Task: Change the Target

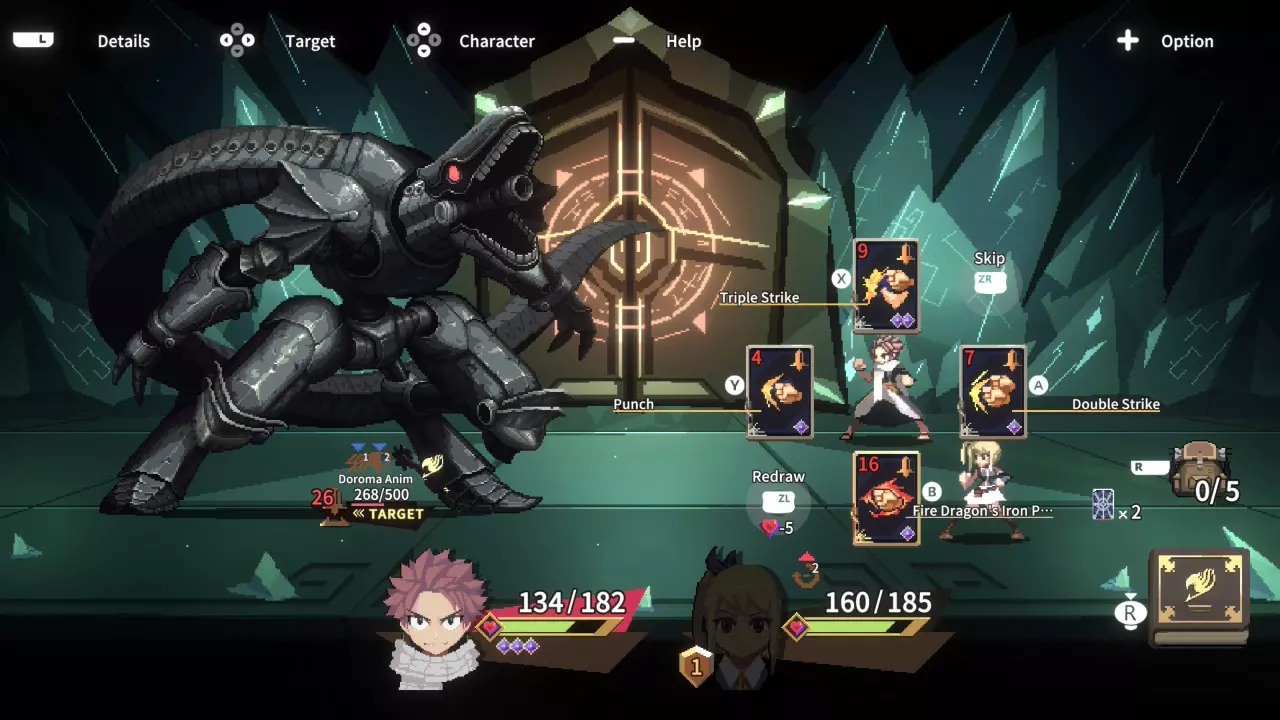Action: 310,41
